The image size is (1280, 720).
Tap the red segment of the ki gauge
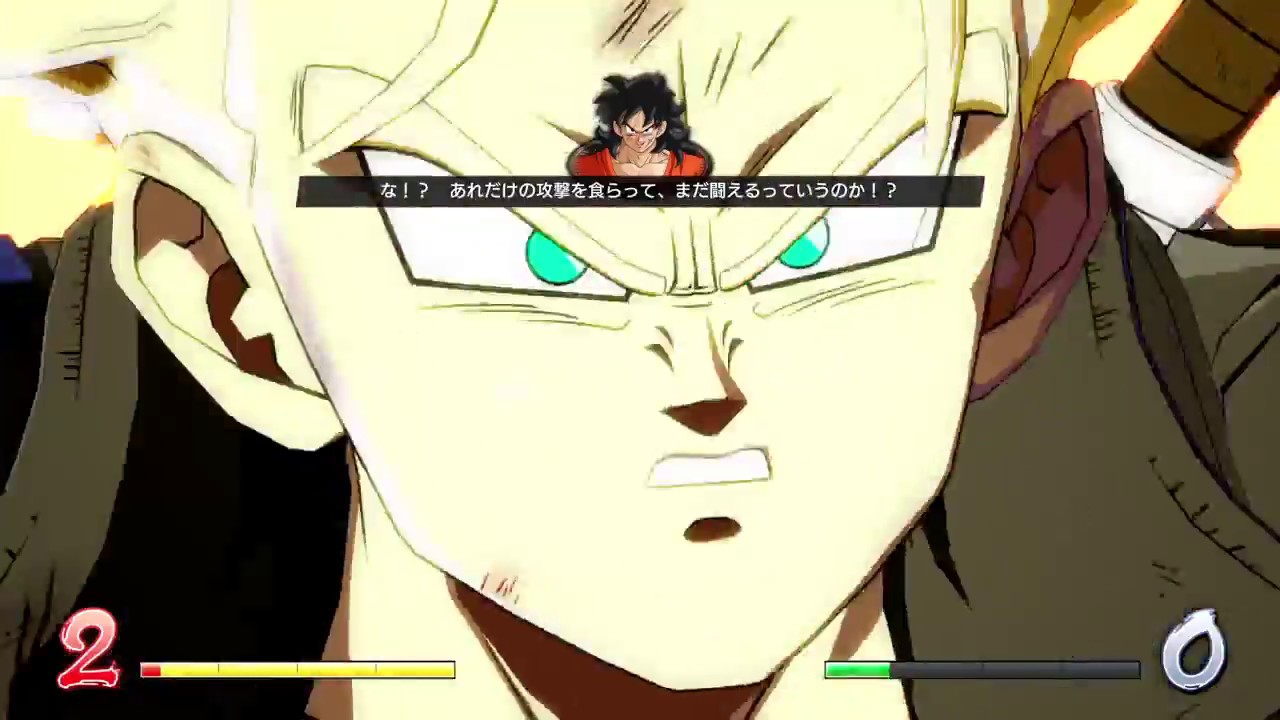(152, 670)
